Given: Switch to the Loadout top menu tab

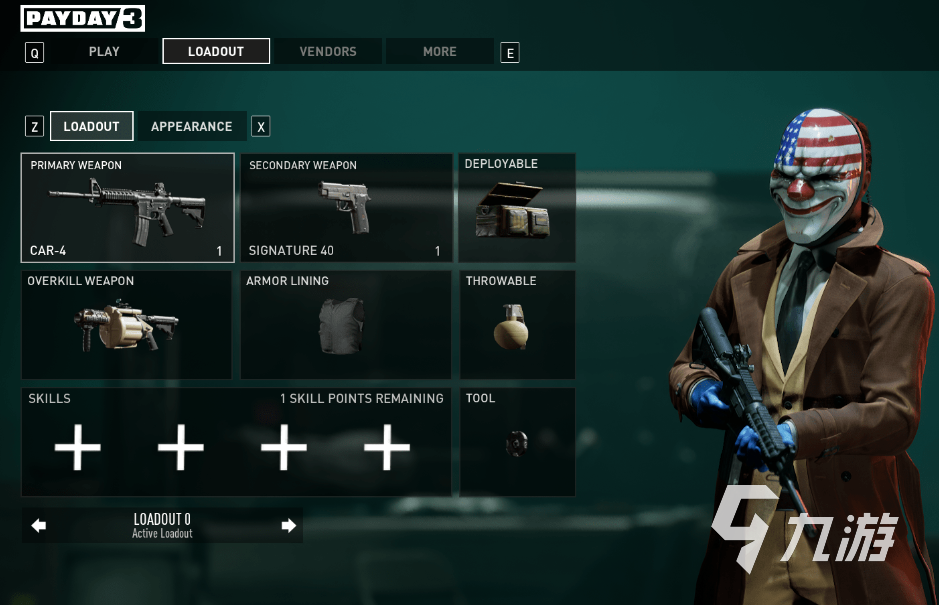Looking at the screenshot, I should pos(216,51).
